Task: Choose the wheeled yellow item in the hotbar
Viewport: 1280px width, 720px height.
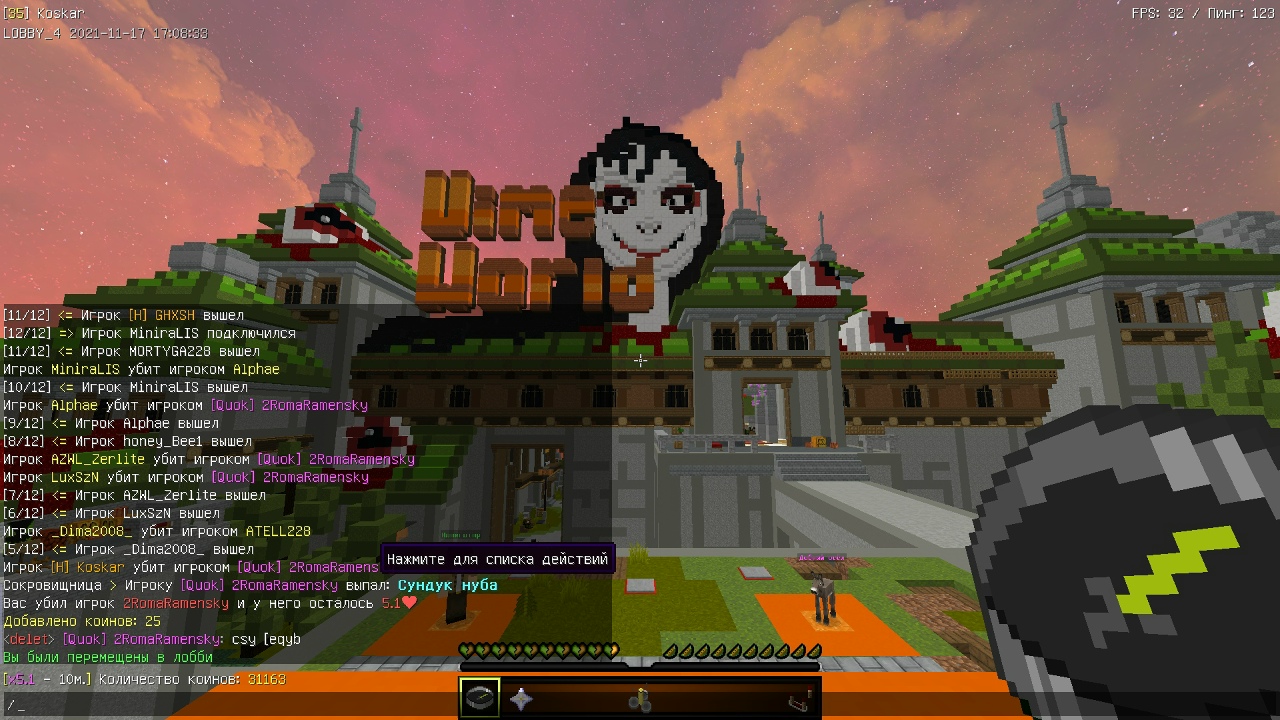Action: [x=640, y=699]
